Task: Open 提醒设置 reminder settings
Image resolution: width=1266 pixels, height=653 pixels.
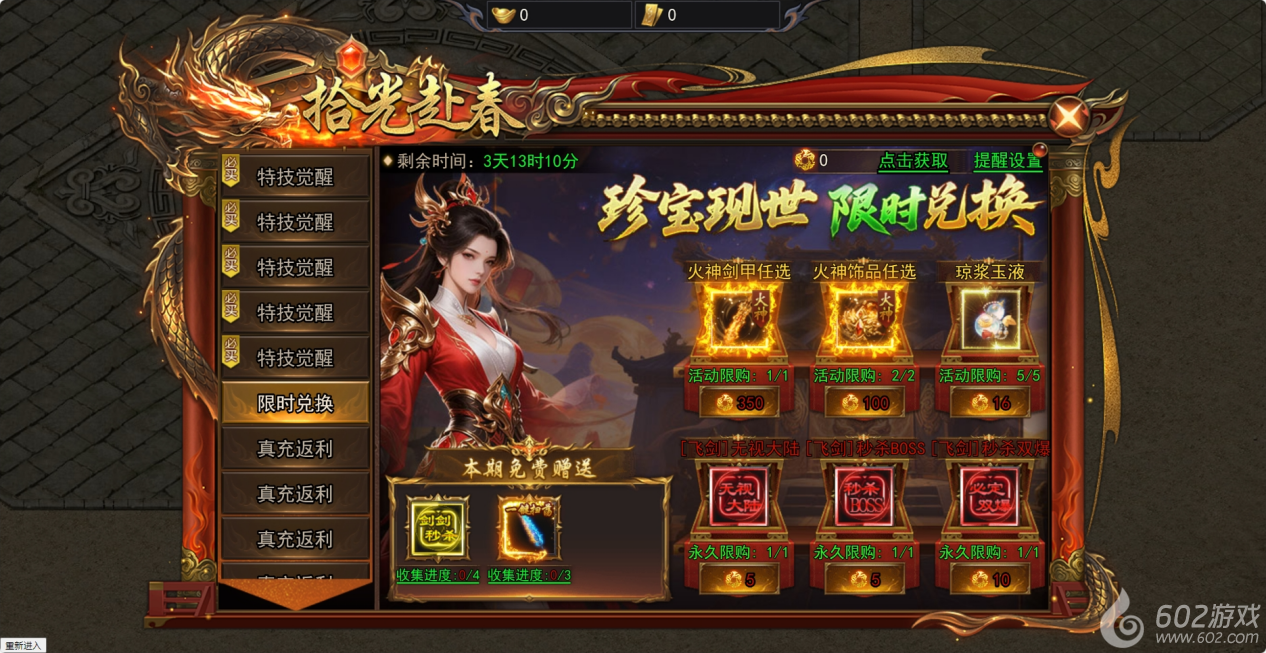Action: pyautogui.click(x=1008, y=161)
